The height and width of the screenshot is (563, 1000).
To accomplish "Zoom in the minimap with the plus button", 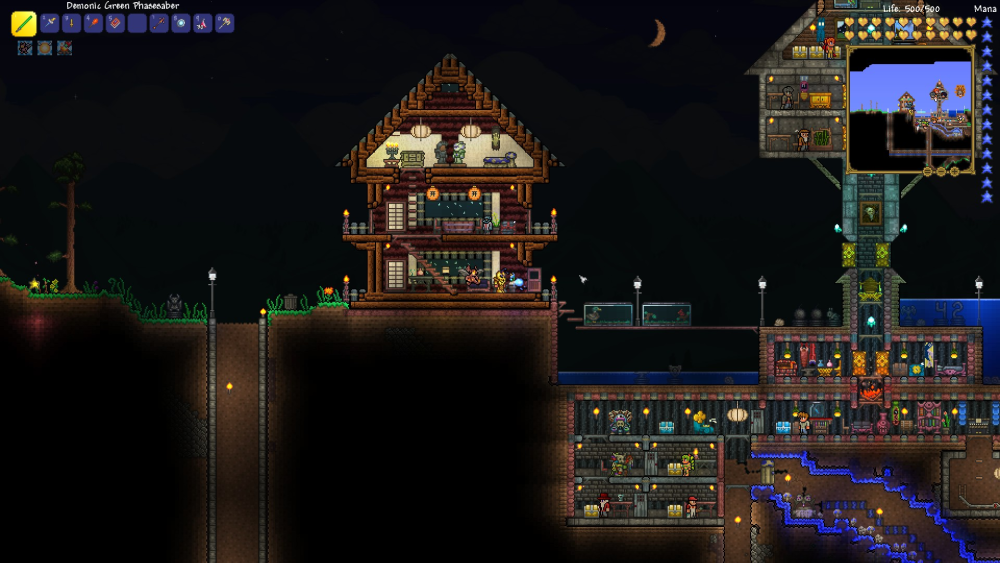I will tap(954, 171).
